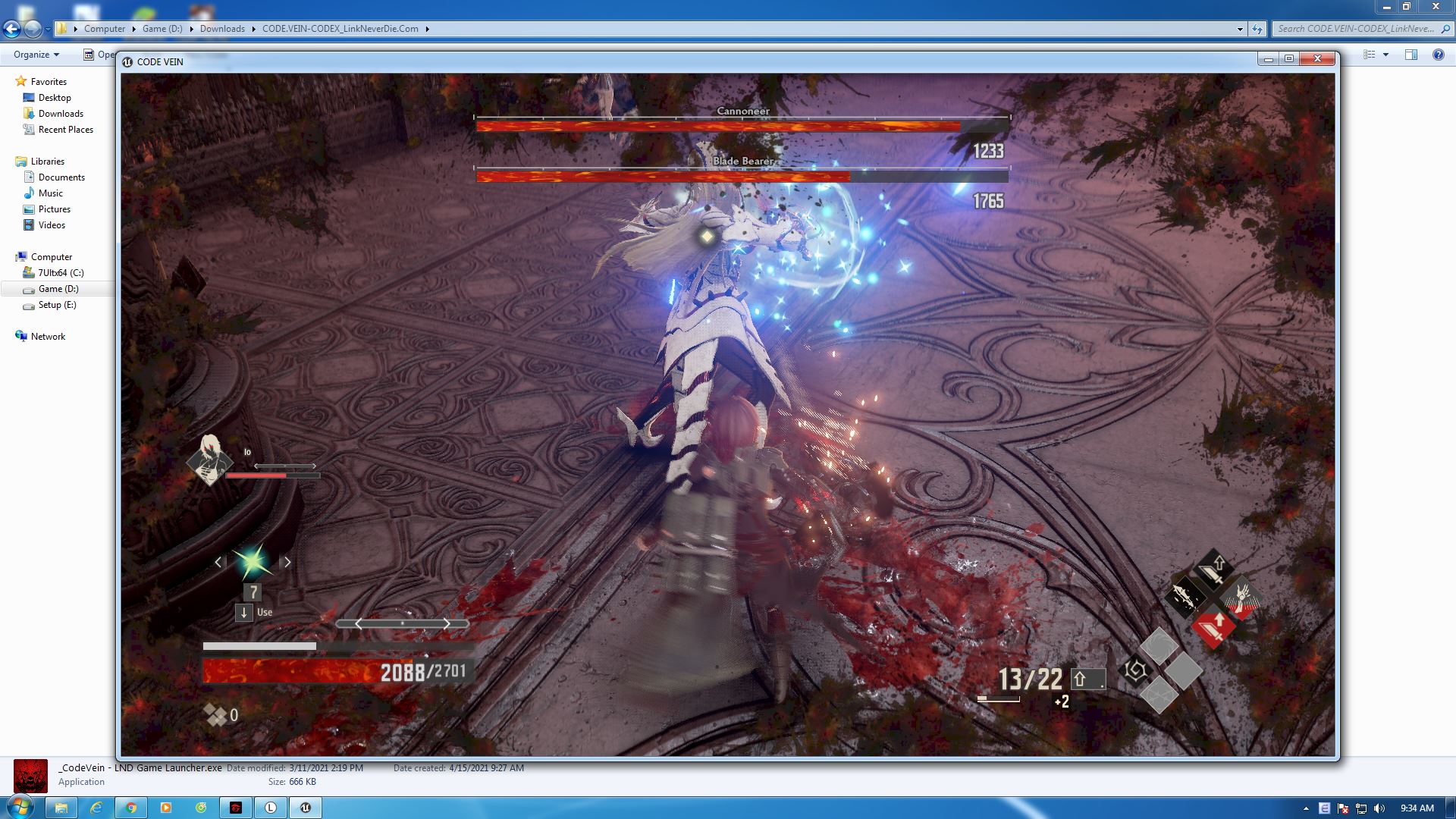Click the Back navigation arrow
Image resolution: width=1456 pixels, height=819 pixels.
pos(11,29)
